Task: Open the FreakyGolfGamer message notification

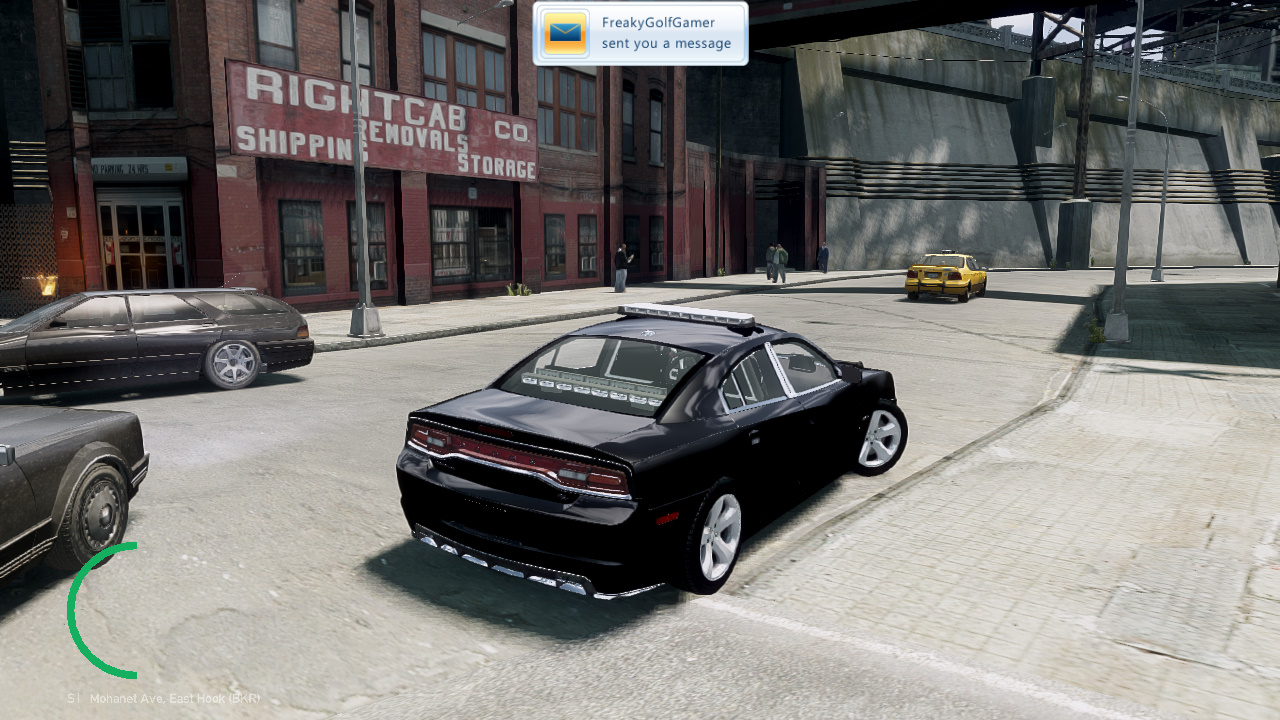Action: coord(665,34)
